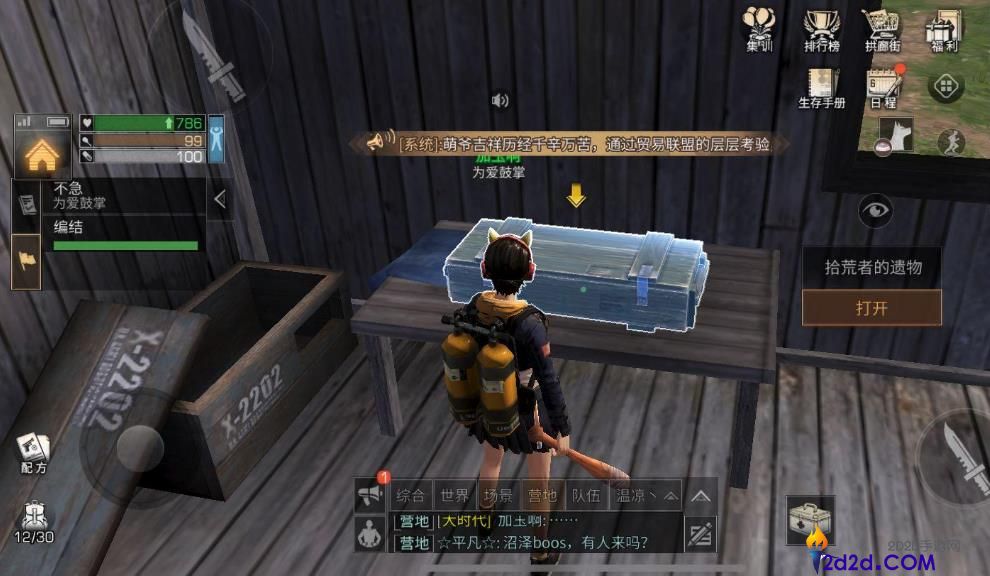Image resolution: width=990 pixels, height=576 pixels.
Task: Open the 配方 recipes menu
Action: [x=33, y=453]
